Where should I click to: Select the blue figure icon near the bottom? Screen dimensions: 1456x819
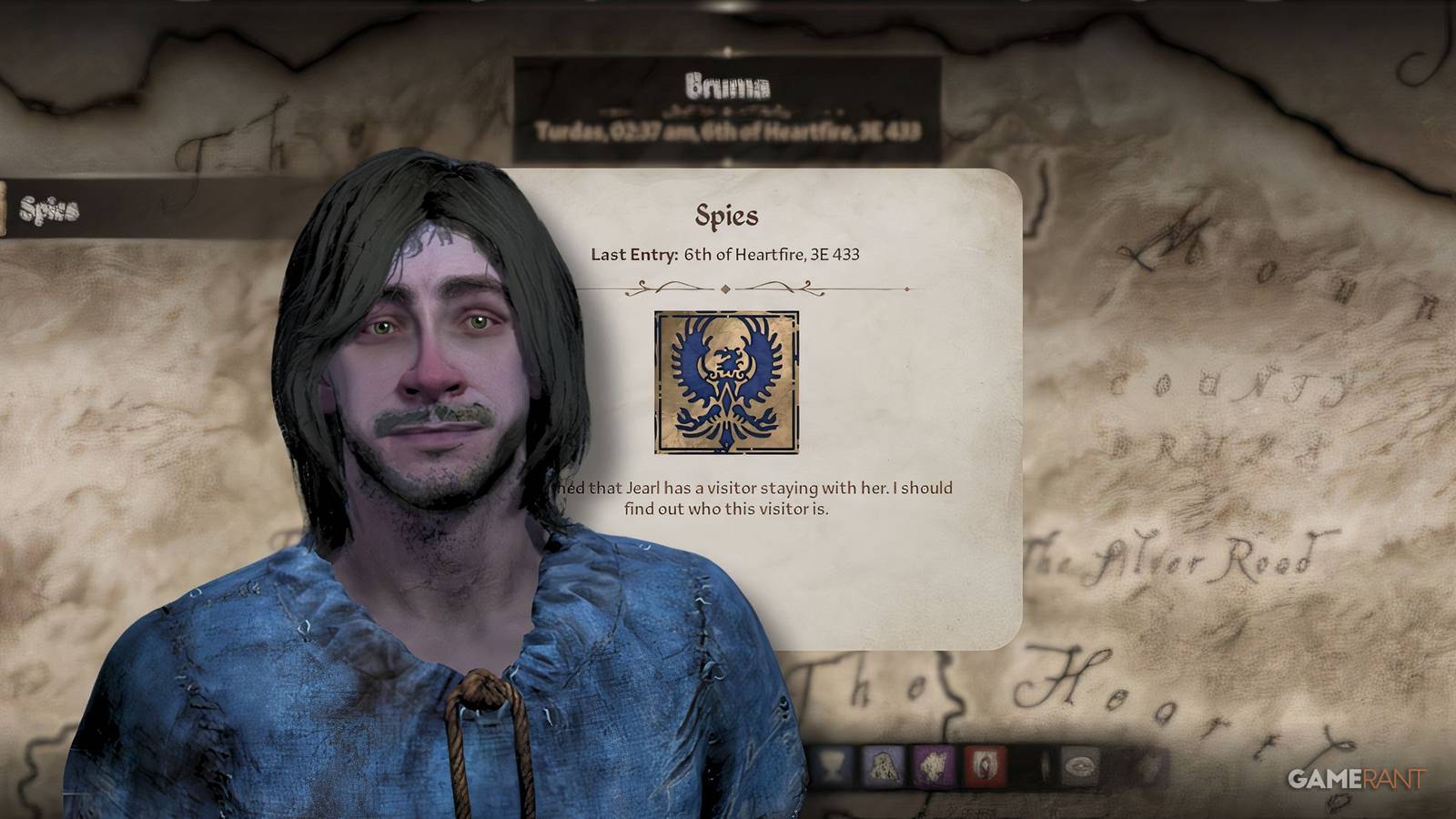tap(881, 767)
